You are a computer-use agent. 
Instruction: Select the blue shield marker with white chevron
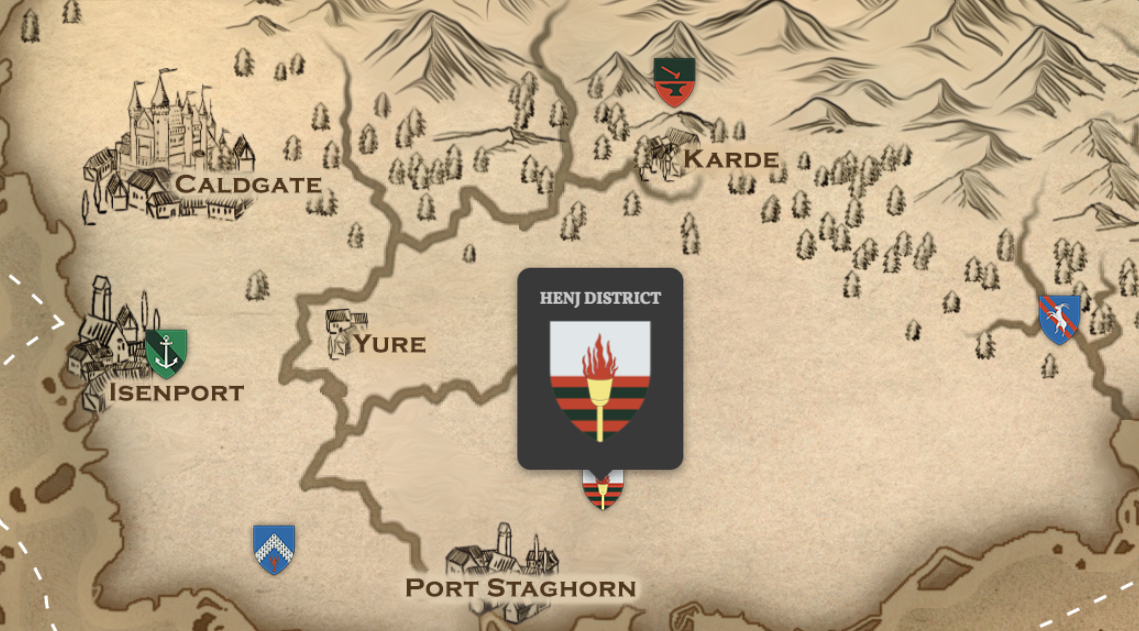tap(274, 549)
